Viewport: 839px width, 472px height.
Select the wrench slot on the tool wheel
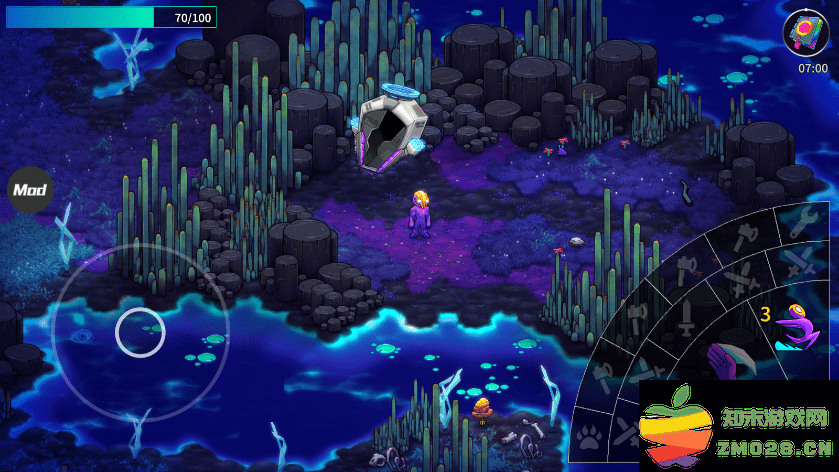tap(804, 222)
